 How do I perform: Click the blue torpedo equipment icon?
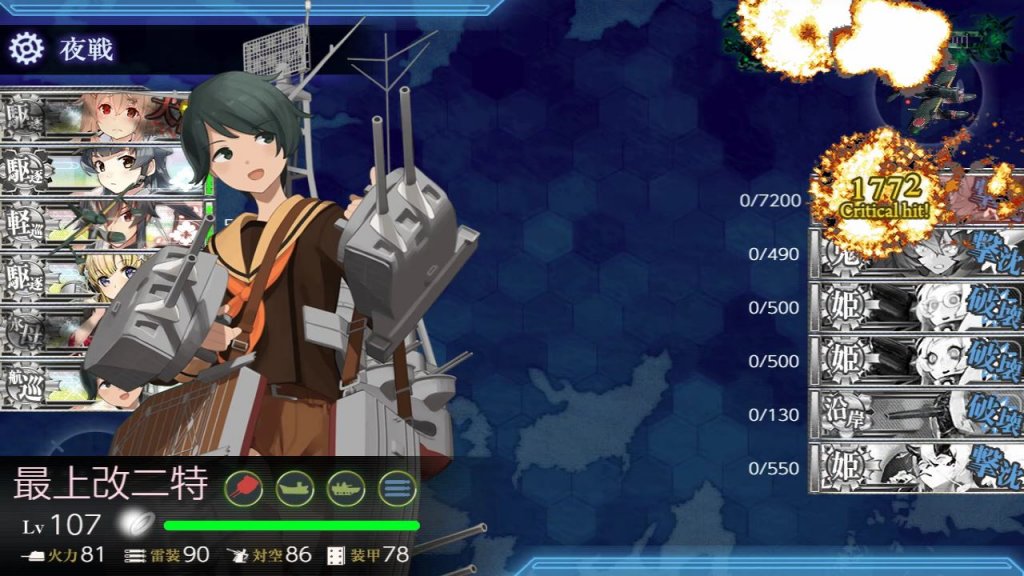[x=397, y=487]
